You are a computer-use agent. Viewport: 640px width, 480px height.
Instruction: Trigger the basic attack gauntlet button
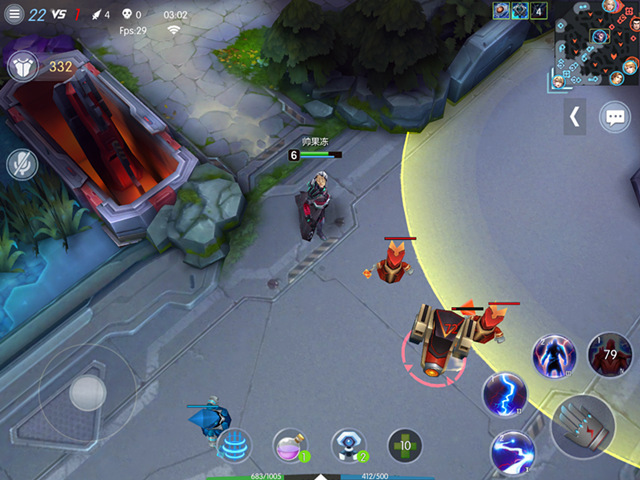[x=583, y=426]
